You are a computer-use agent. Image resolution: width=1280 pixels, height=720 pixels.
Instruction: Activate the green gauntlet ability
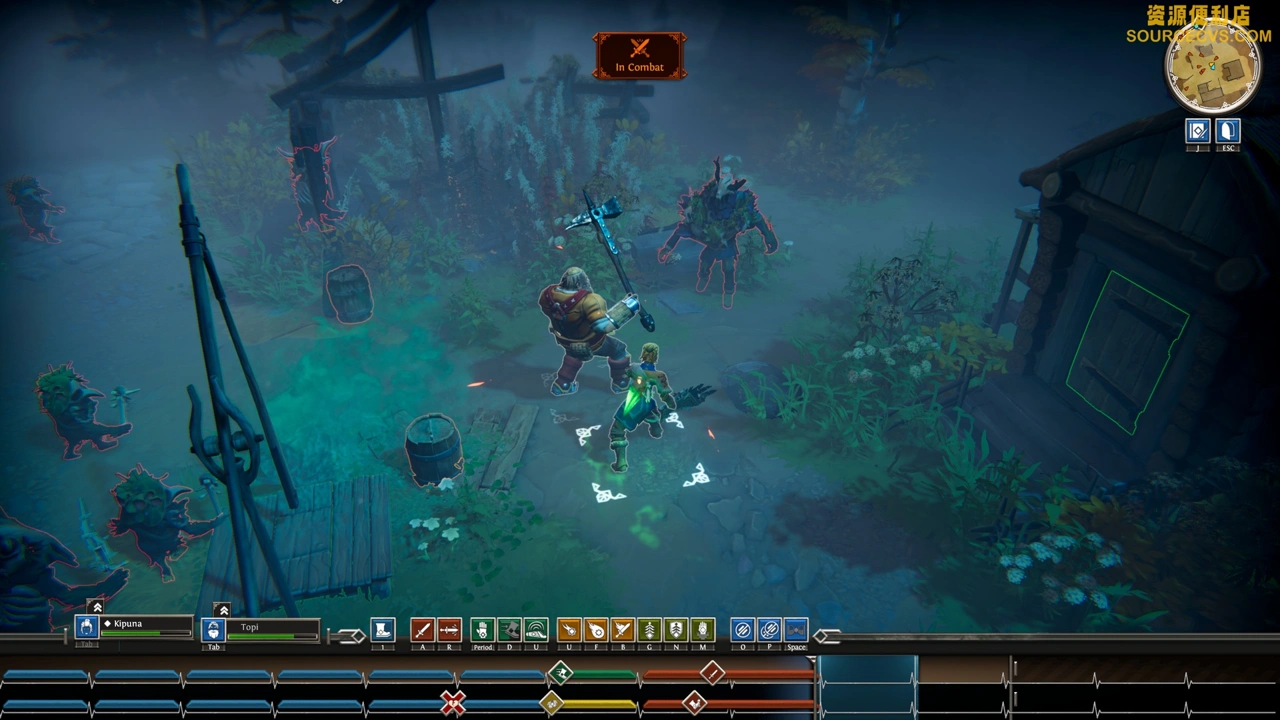pyautogui.click(x=483, y=630)
